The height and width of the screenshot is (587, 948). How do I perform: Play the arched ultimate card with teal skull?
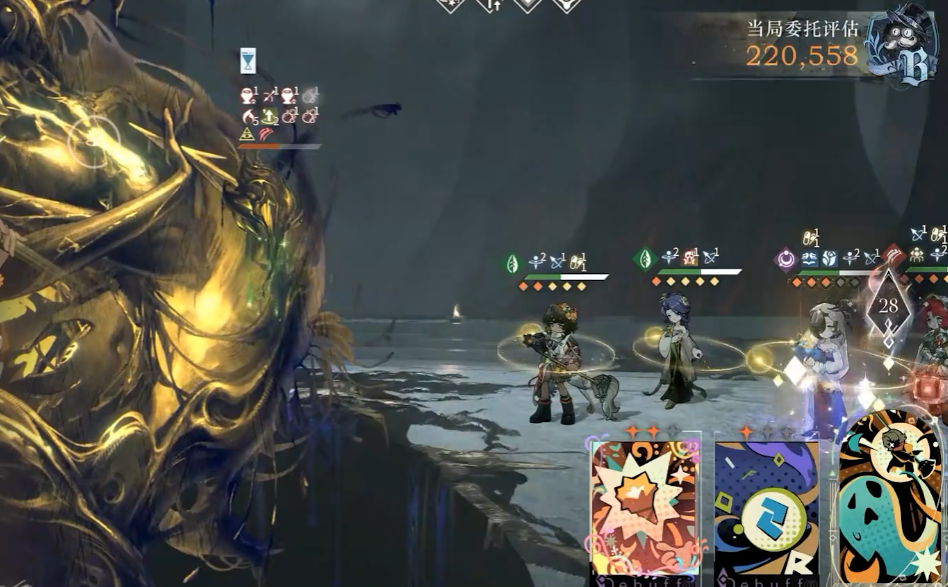click(x=891, y=505)
